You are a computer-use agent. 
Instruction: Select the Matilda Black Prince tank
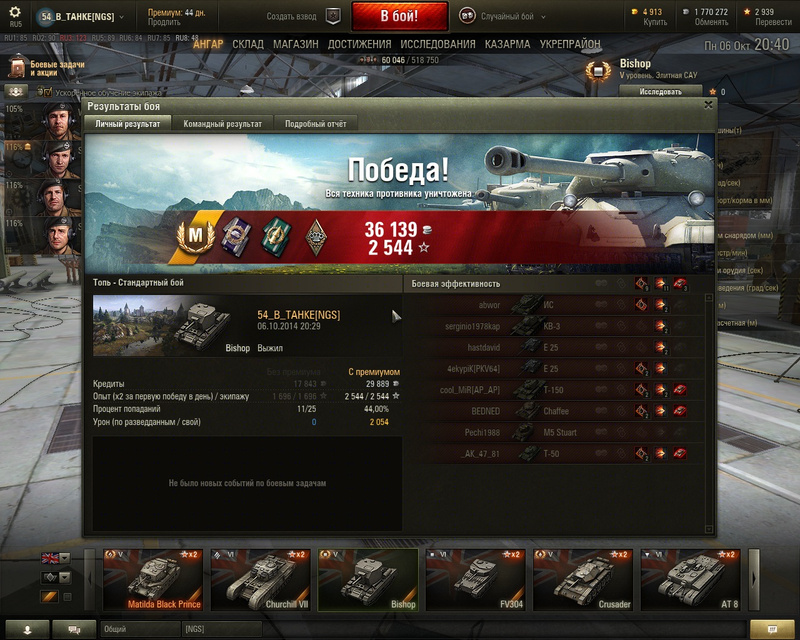[153, 580]
